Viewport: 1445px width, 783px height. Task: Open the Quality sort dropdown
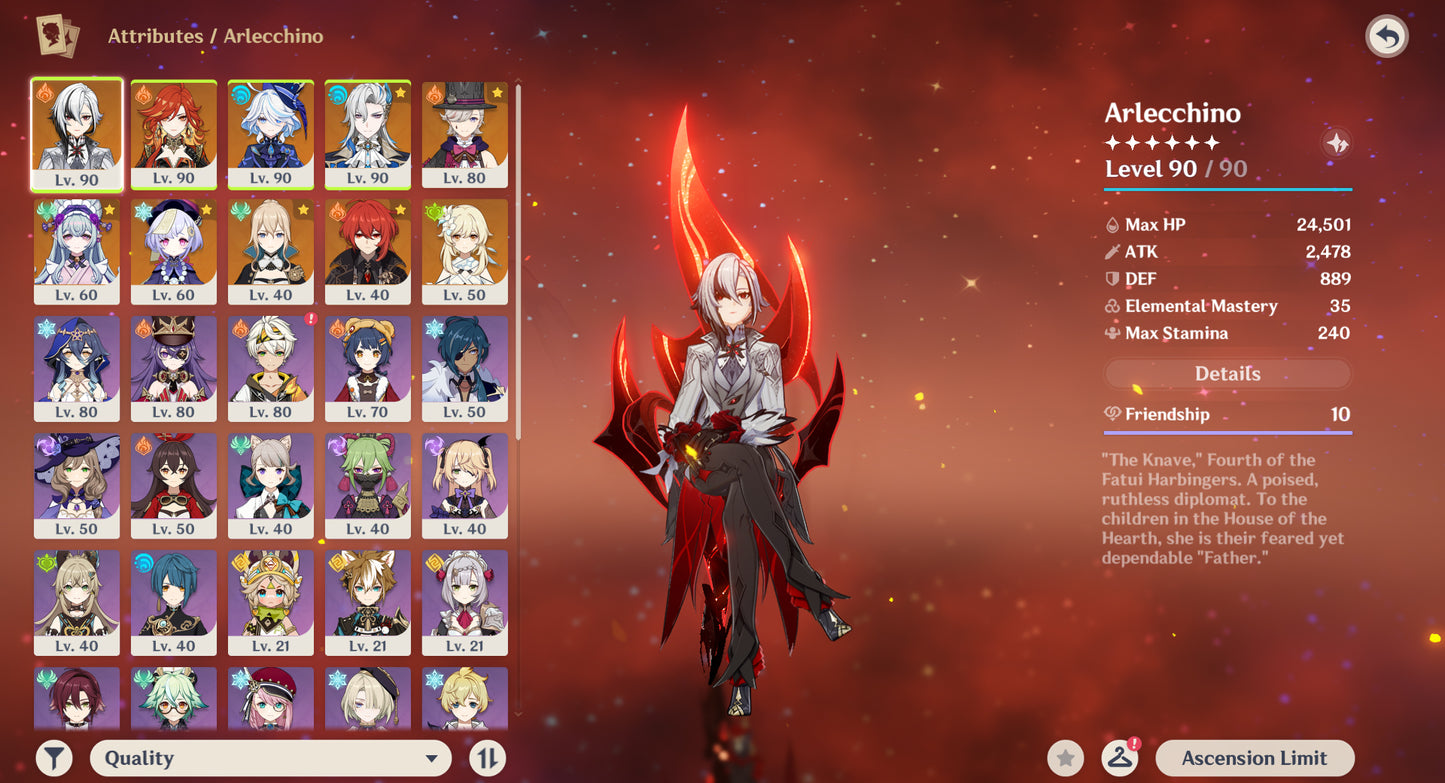pyautogui.click(x=270, y=758)
